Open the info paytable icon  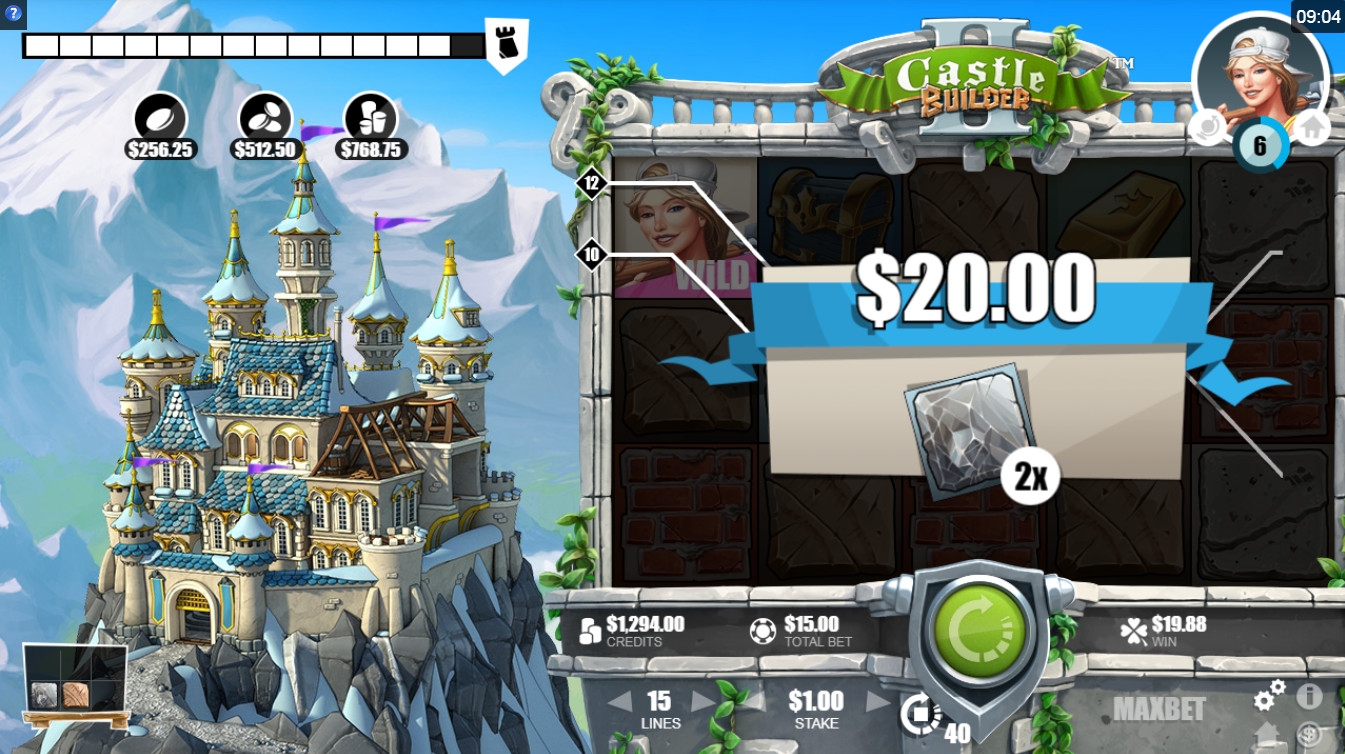[x=1310, y=695]
